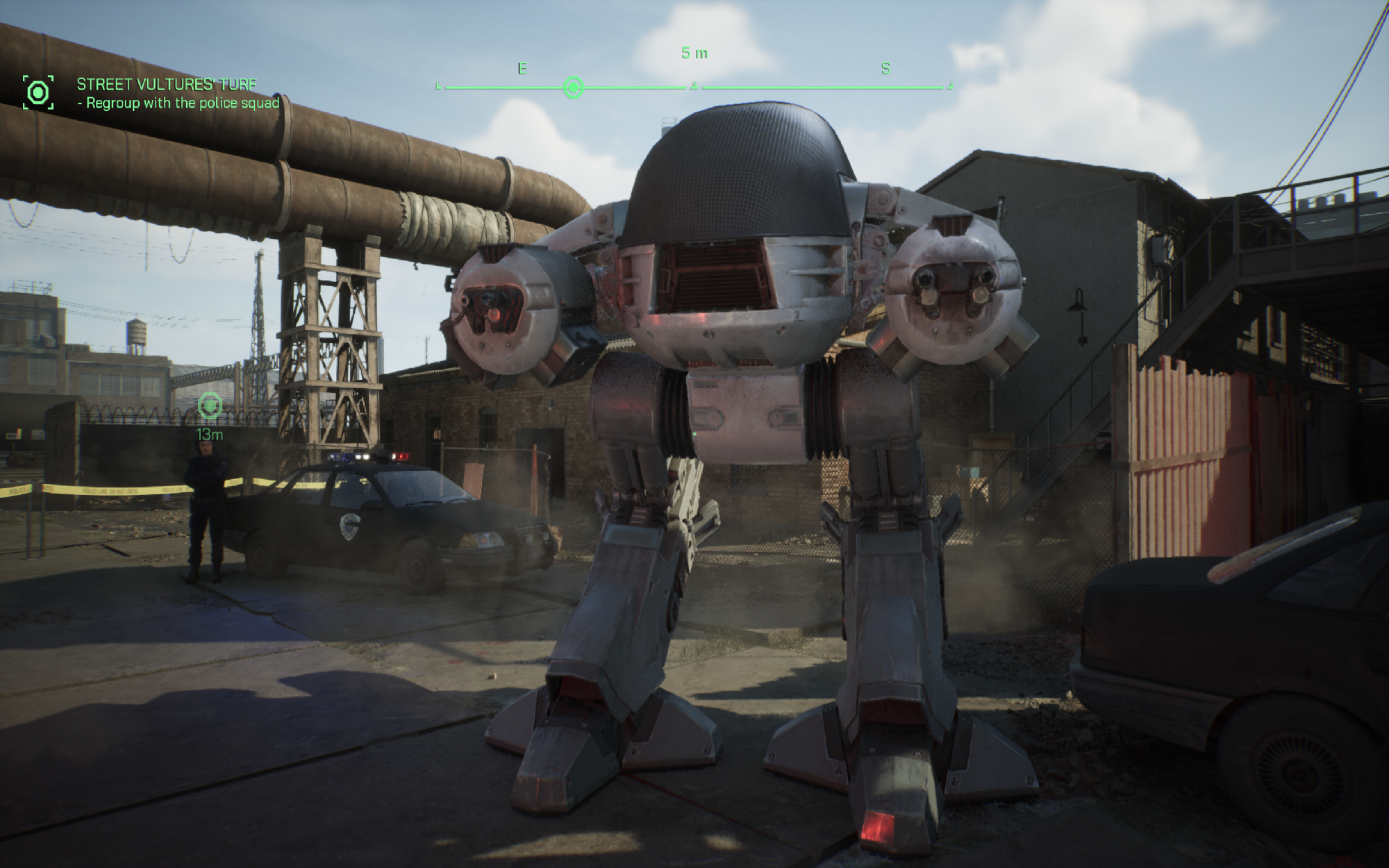The width and height of the screenshot is (1389, 868).
Task: Click the objective marker on the compass
Action: click(573, 87)
